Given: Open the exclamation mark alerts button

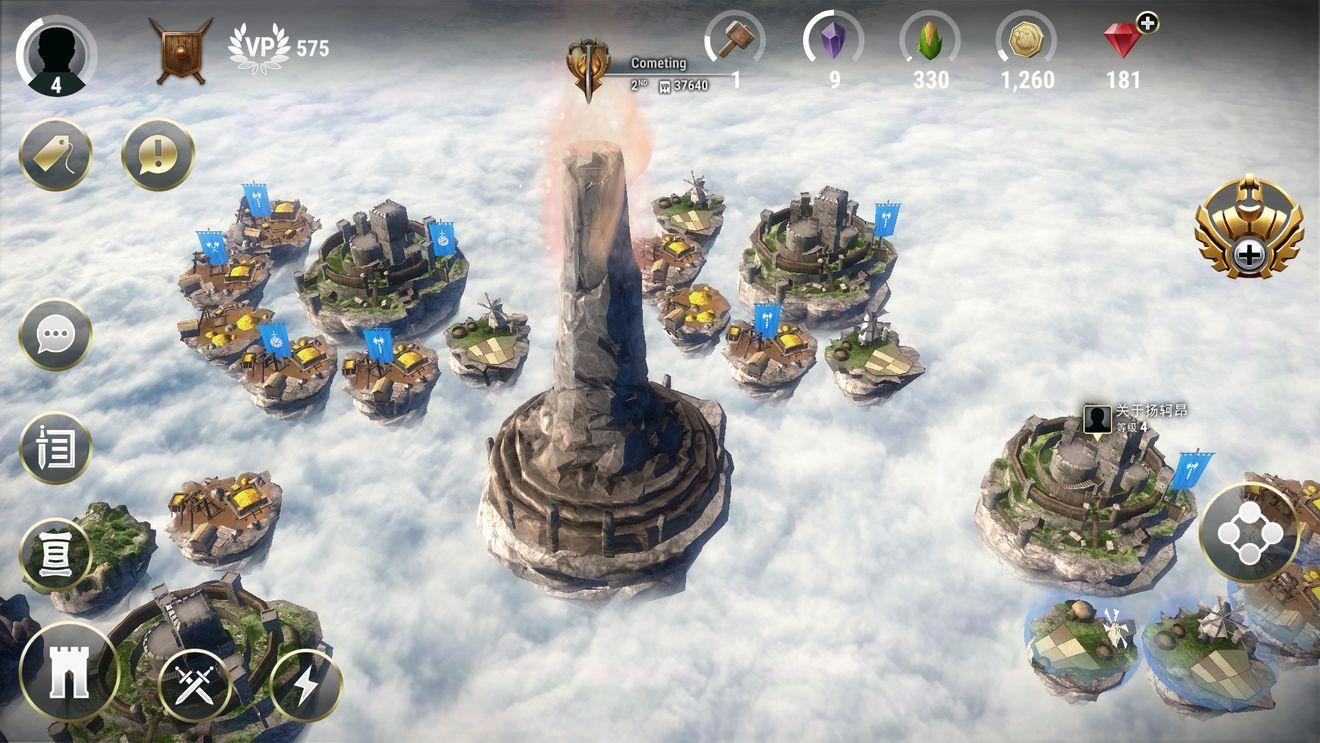Looking at the screenshot, I should pos(158,155).
